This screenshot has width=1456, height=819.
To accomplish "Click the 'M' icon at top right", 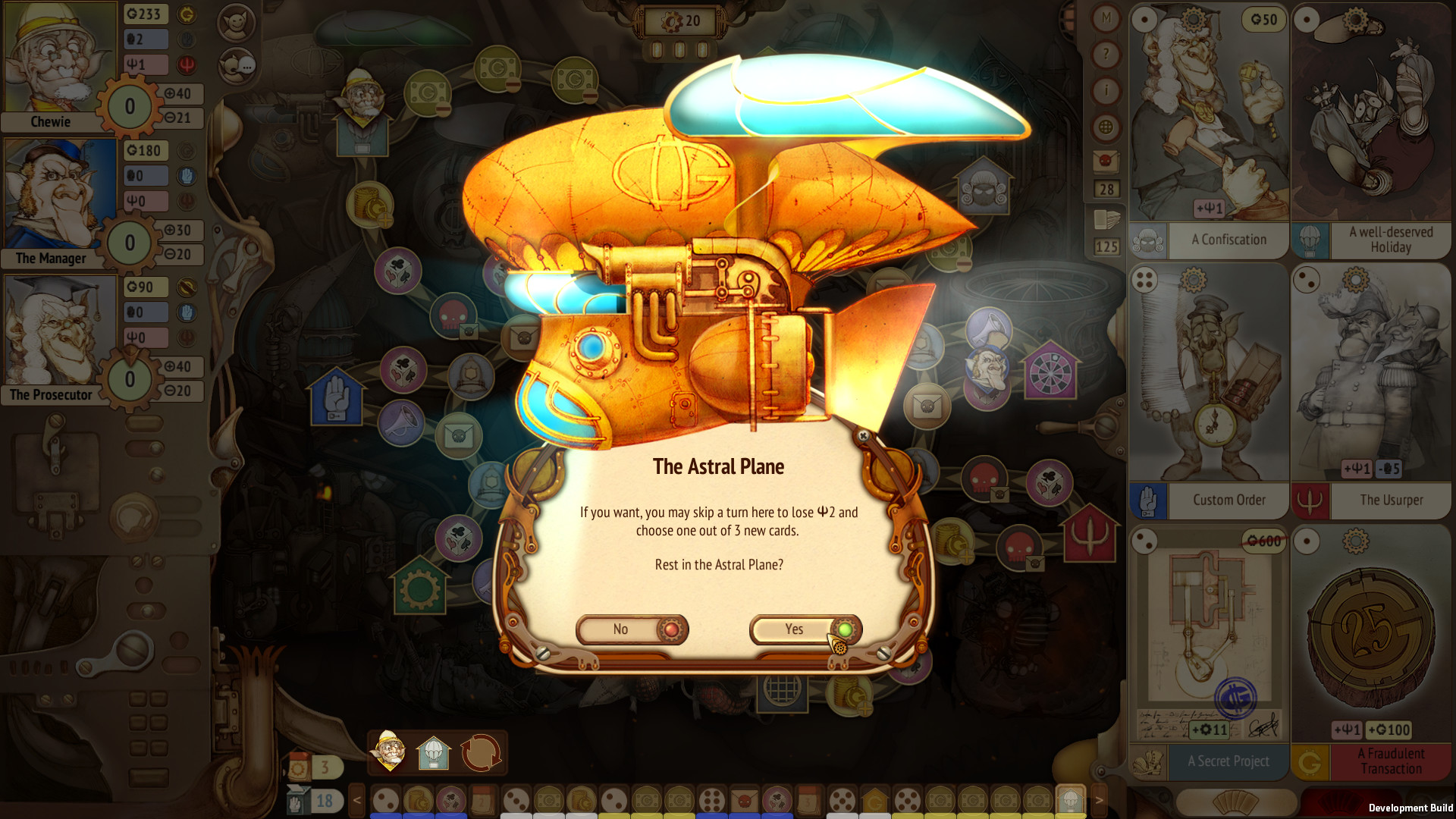I will click(1106, 18).
